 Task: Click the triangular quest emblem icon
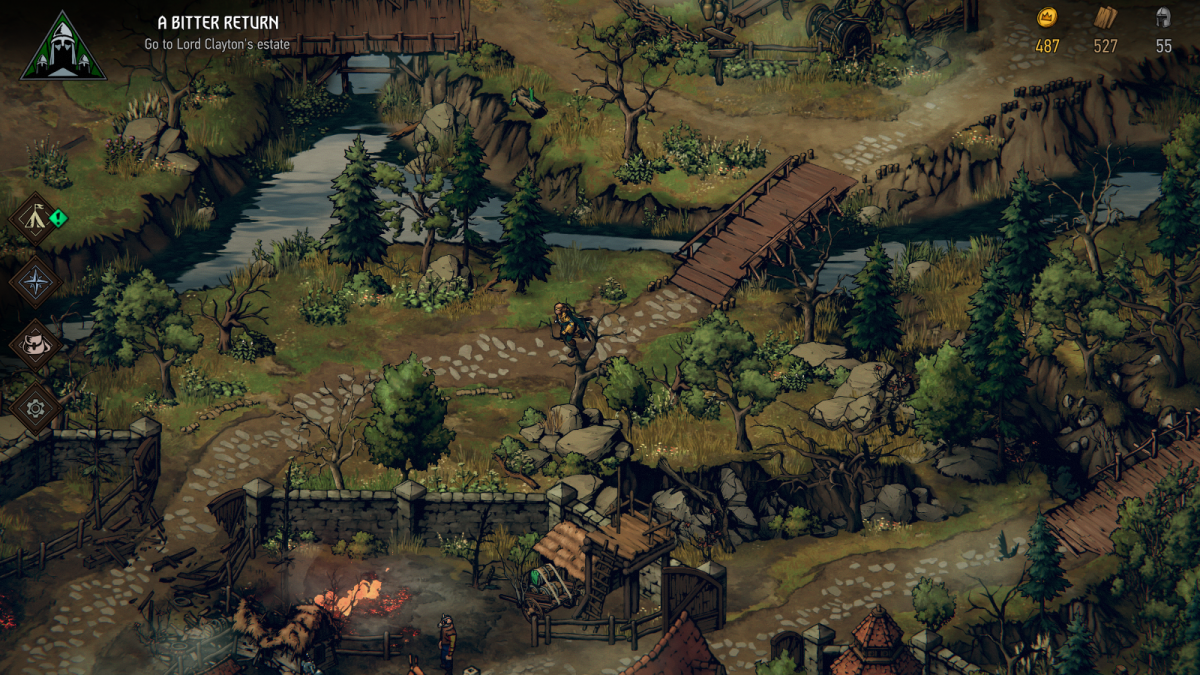pos(63,48)
